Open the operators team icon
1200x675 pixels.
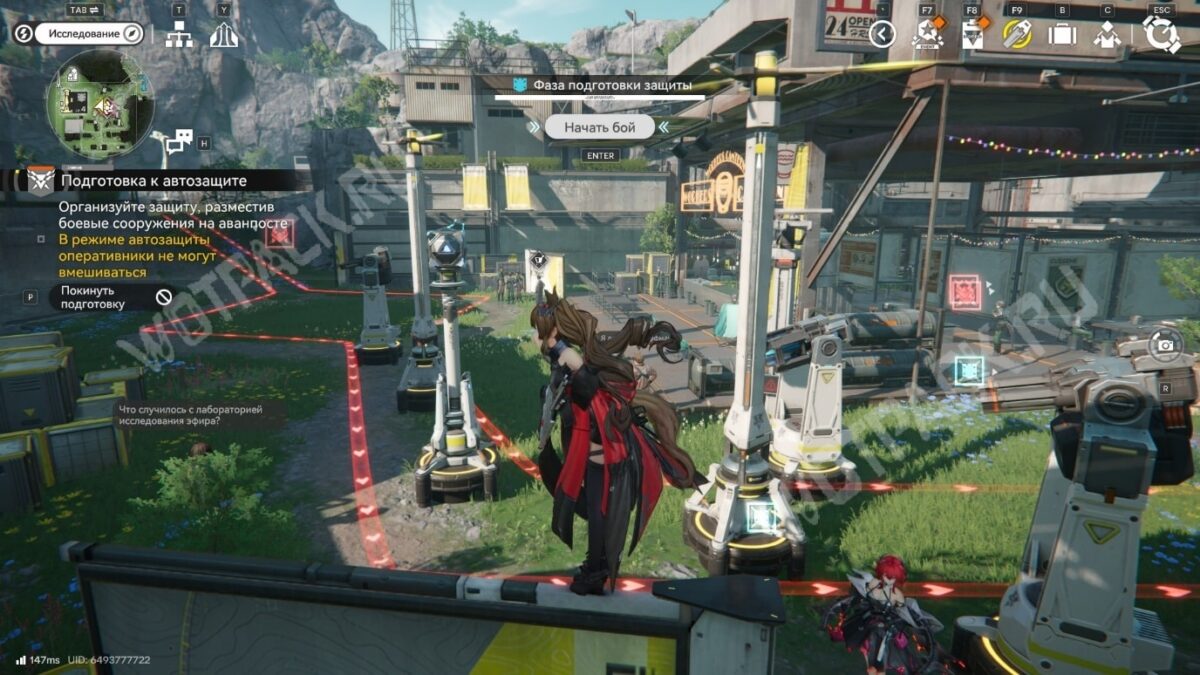tap(1107, 35)
